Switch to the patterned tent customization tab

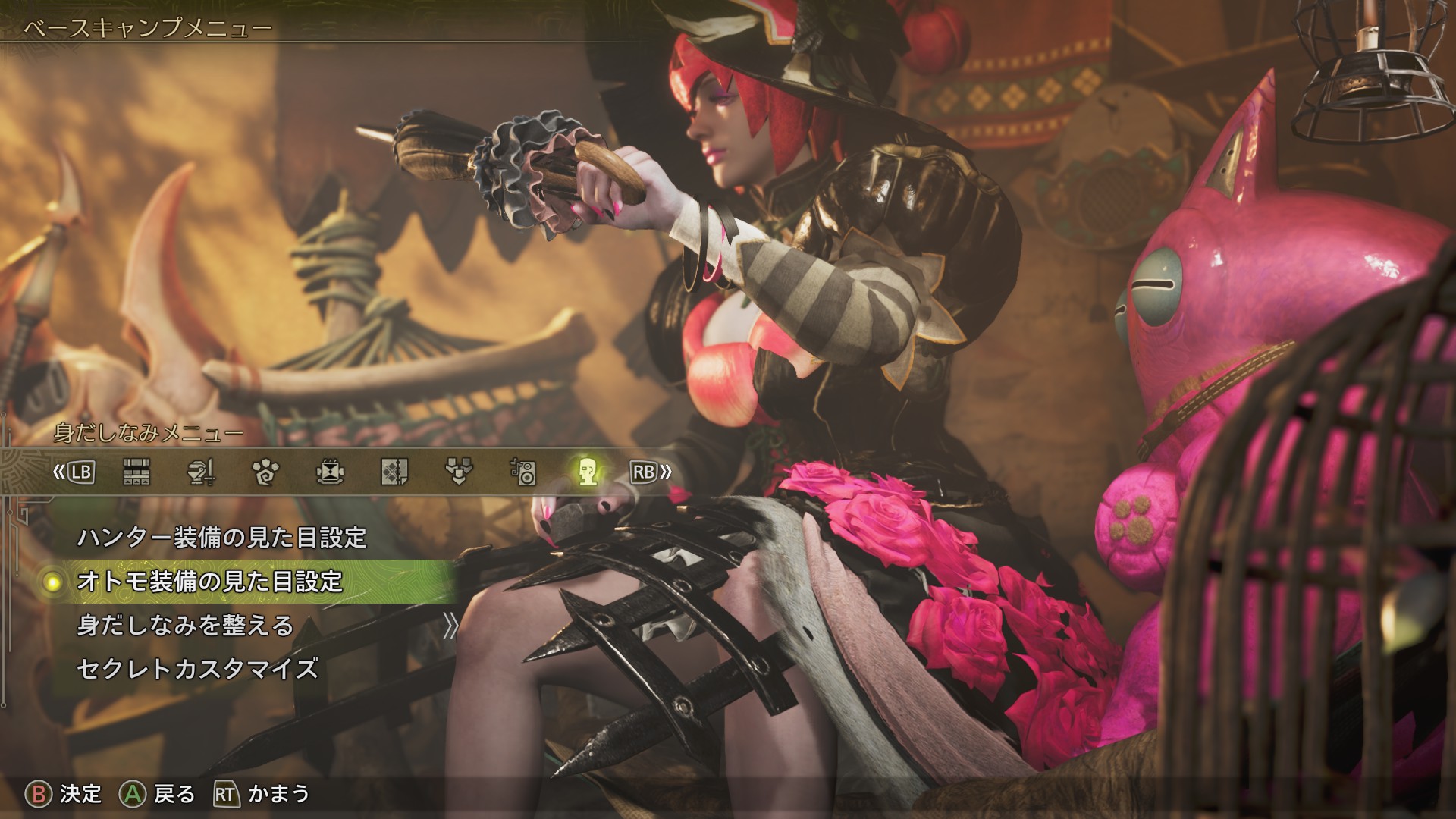394,472
